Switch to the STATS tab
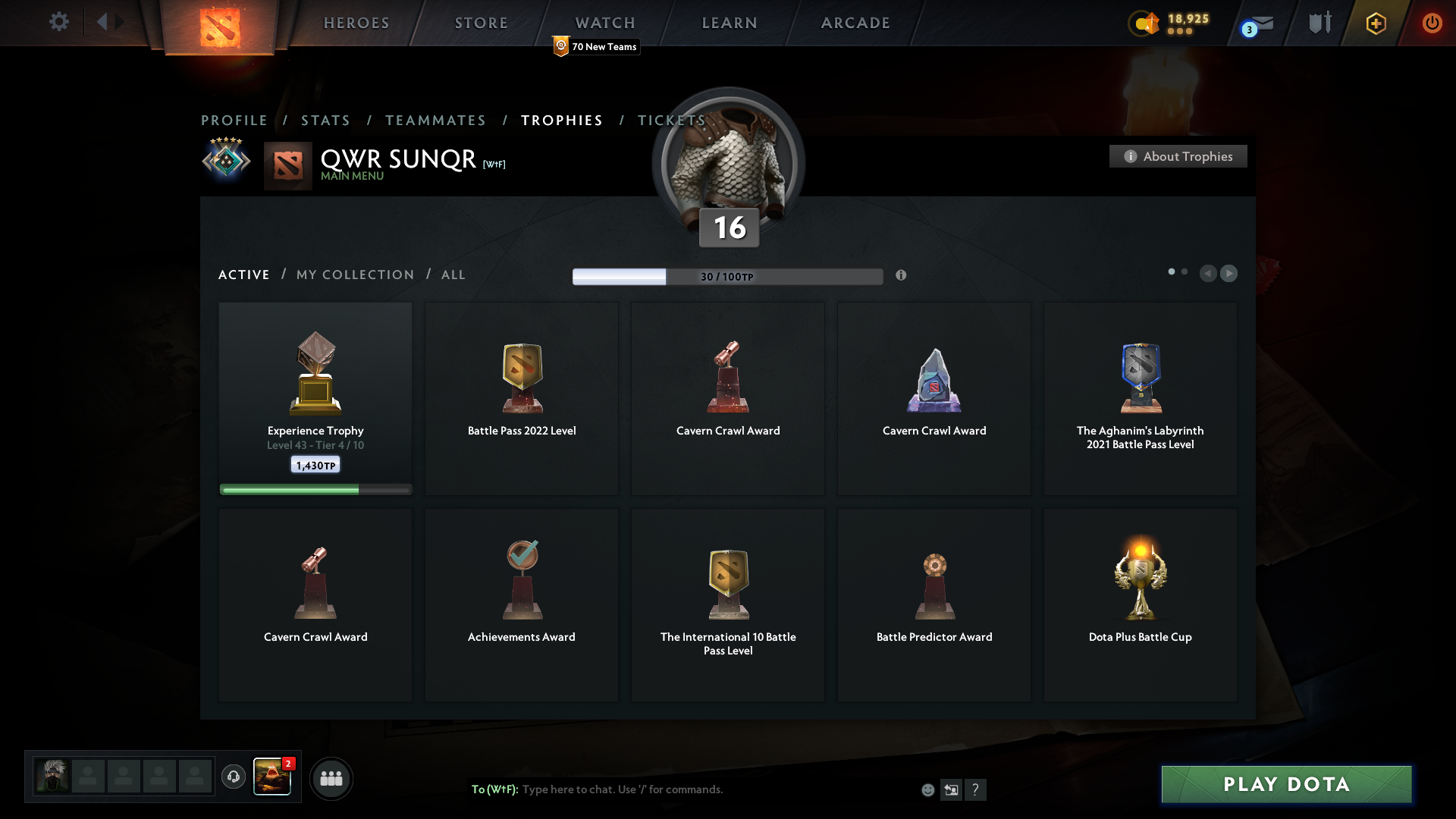 (325, 120)
